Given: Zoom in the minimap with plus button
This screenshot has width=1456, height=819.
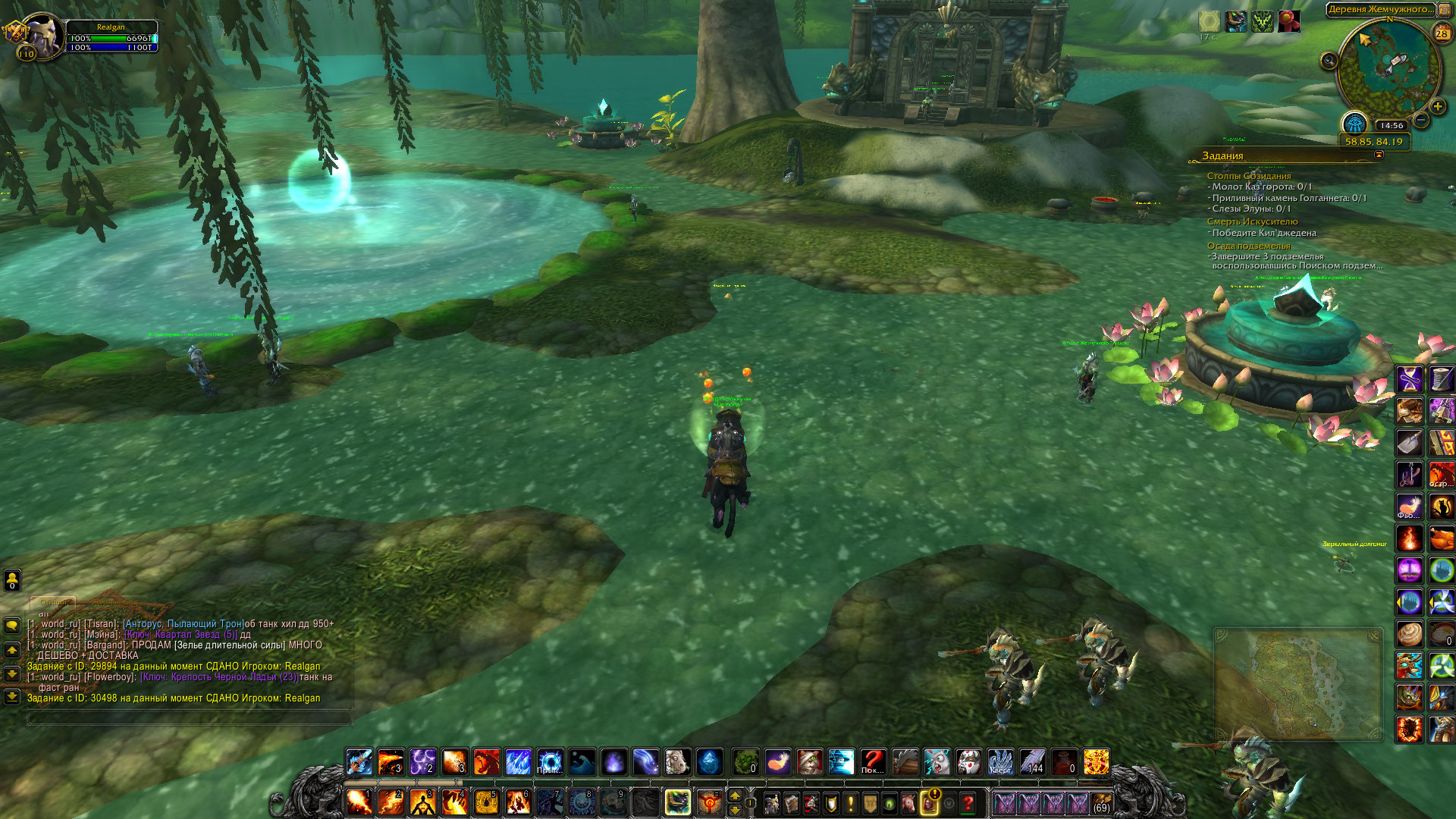Looking at the screenshot, I should click(1437, 107).
